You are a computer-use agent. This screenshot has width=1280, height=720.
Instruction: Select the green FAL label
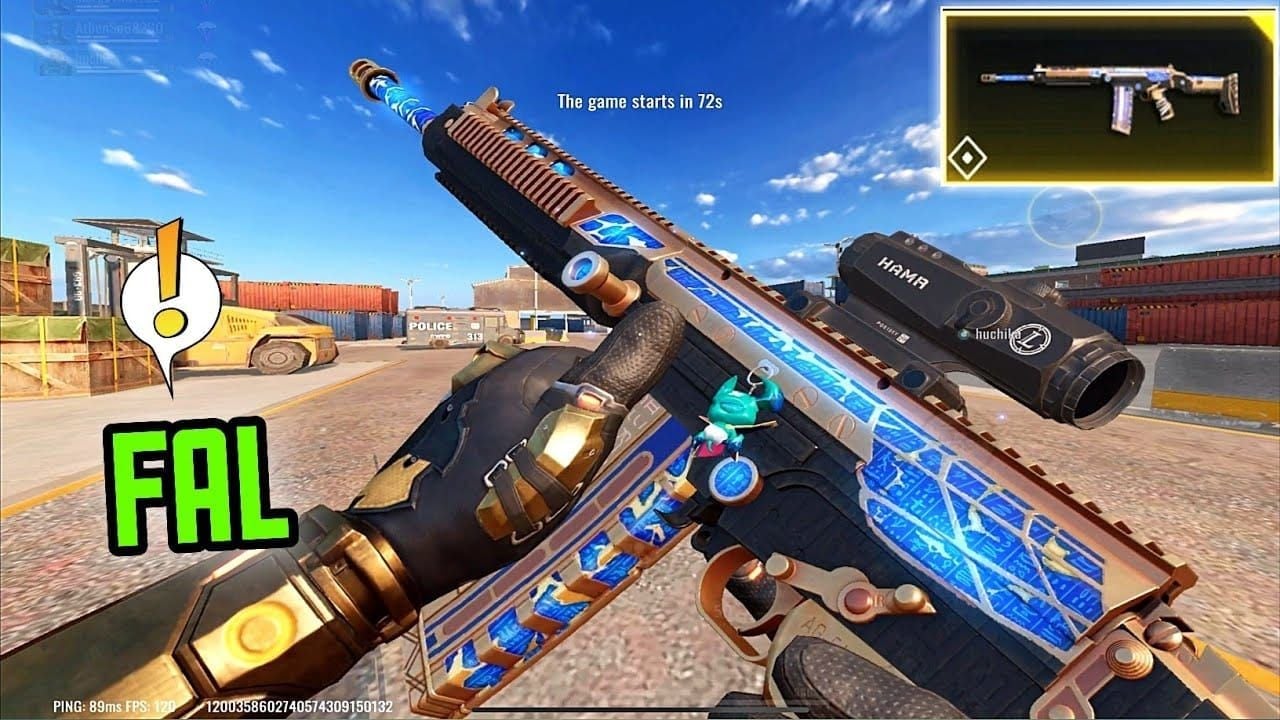198,484
